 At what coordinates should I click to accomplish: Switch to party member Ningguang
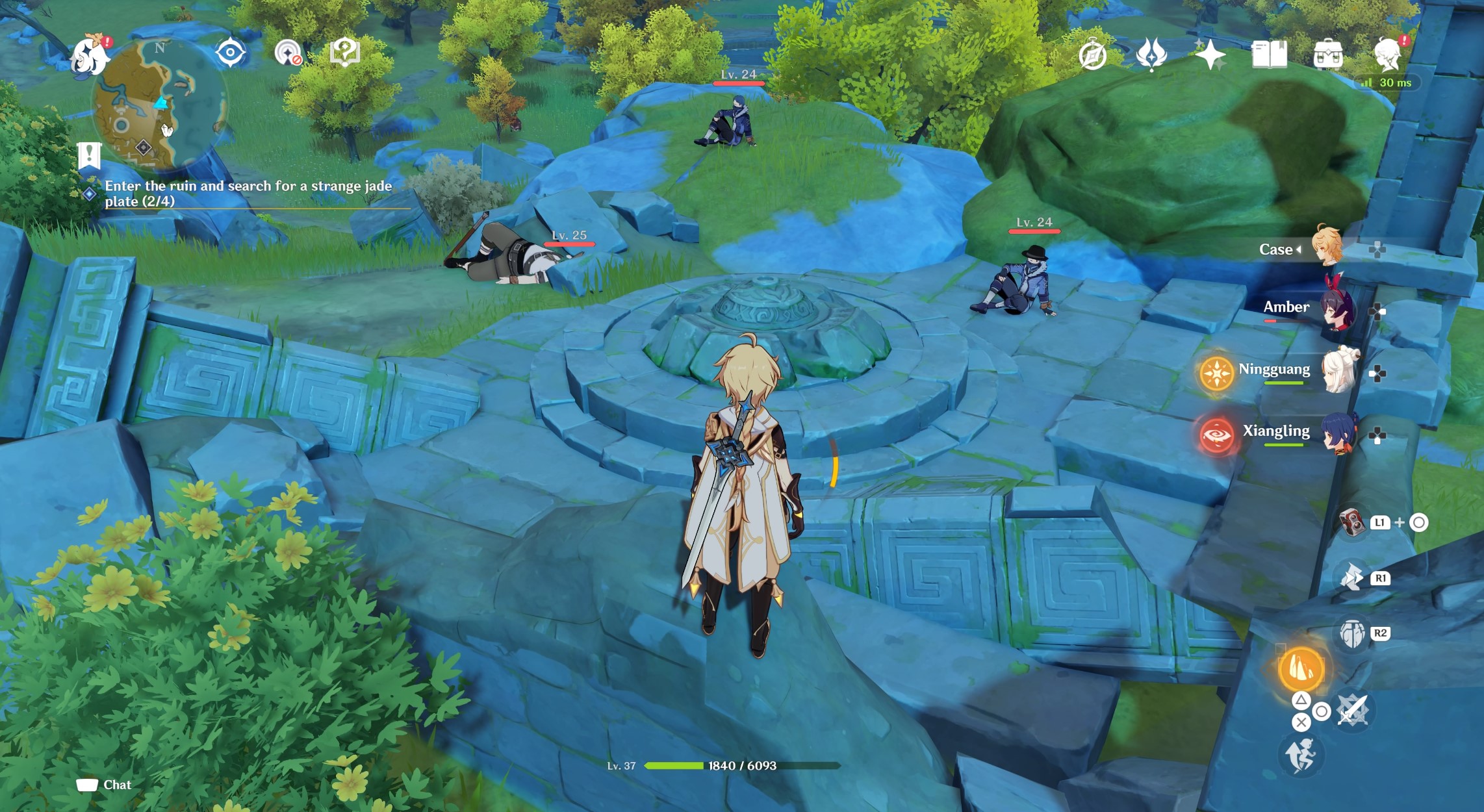1337,370
